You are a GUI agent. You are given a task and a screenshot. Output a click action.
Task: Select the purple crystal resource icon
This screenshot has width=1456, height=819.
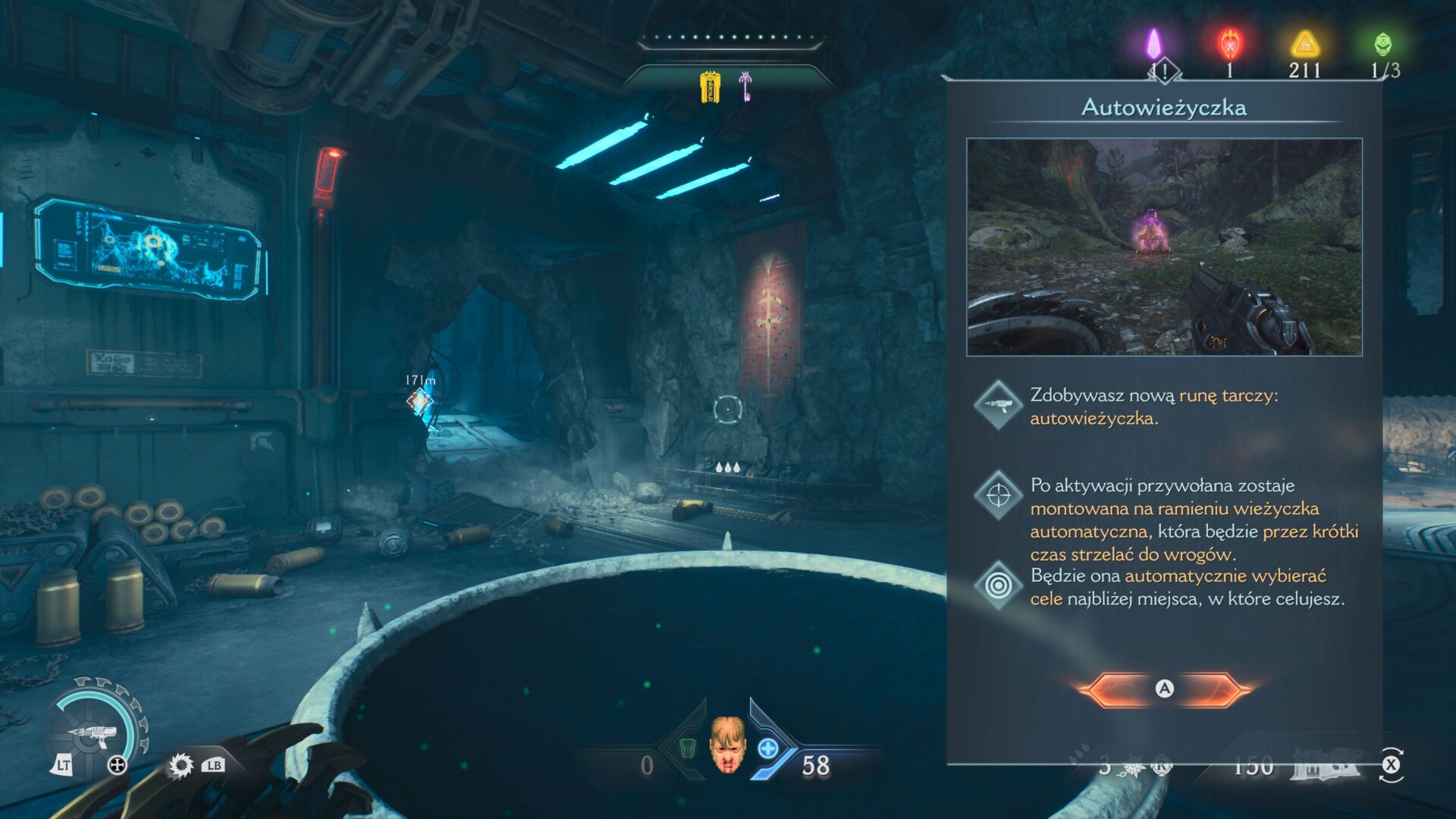click(1153, 44)
